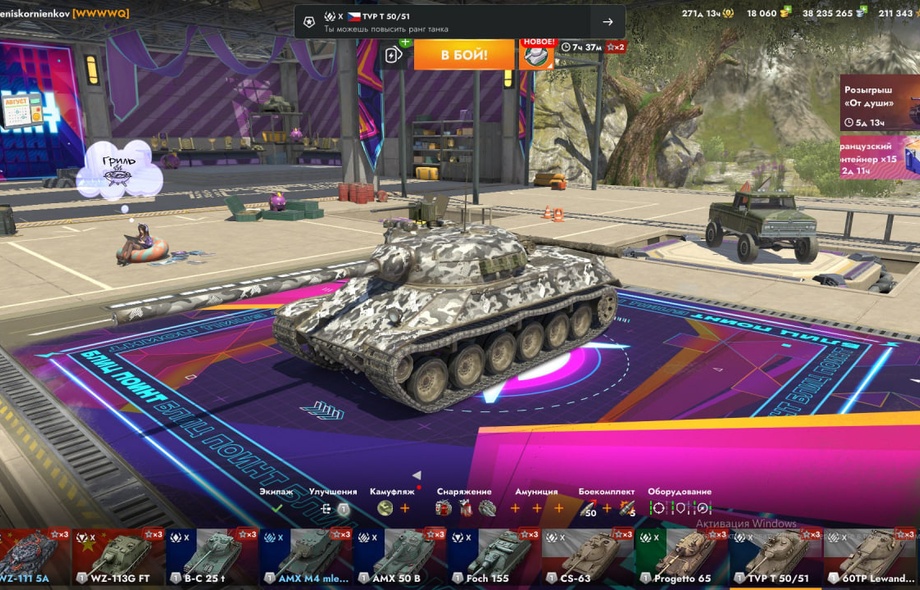The height and width of the screenshot is (590, 920).
Task: Select the AMX M4 mle. tank card
Action: [x=305, y=557]
